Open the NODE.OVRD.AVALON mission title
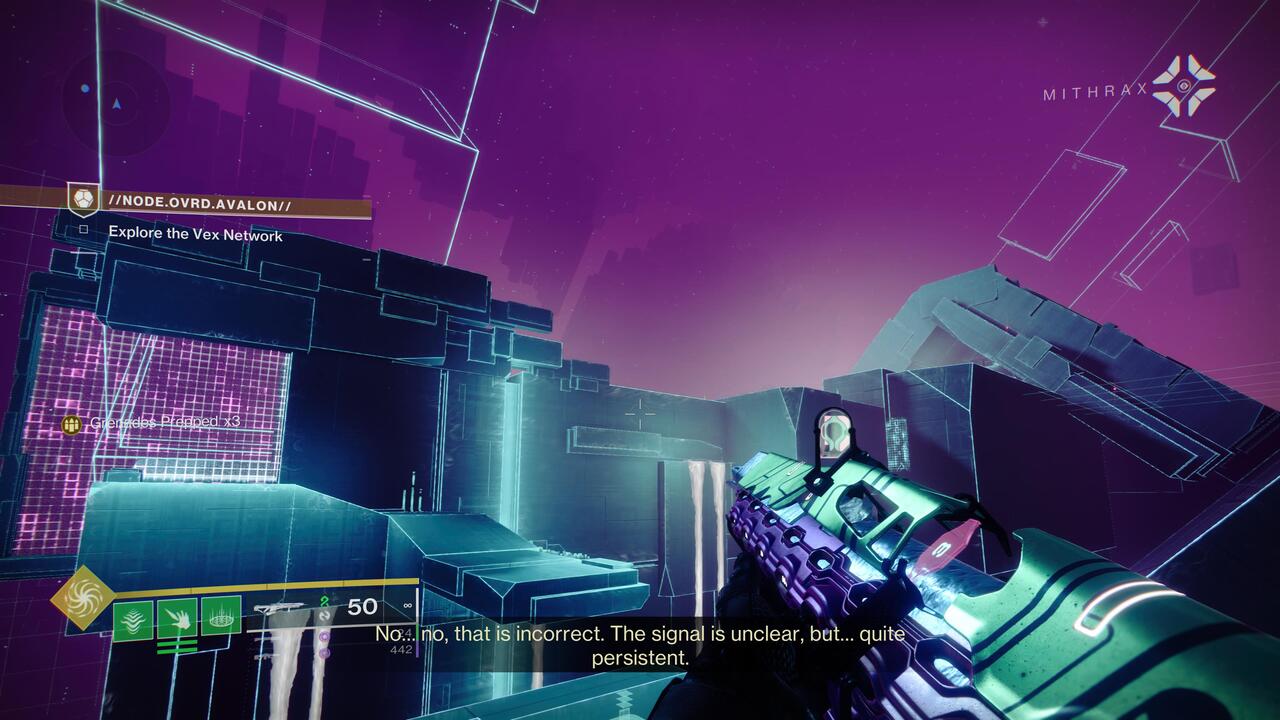Screen dimensions: 1280x720 (x=200, y=200)
